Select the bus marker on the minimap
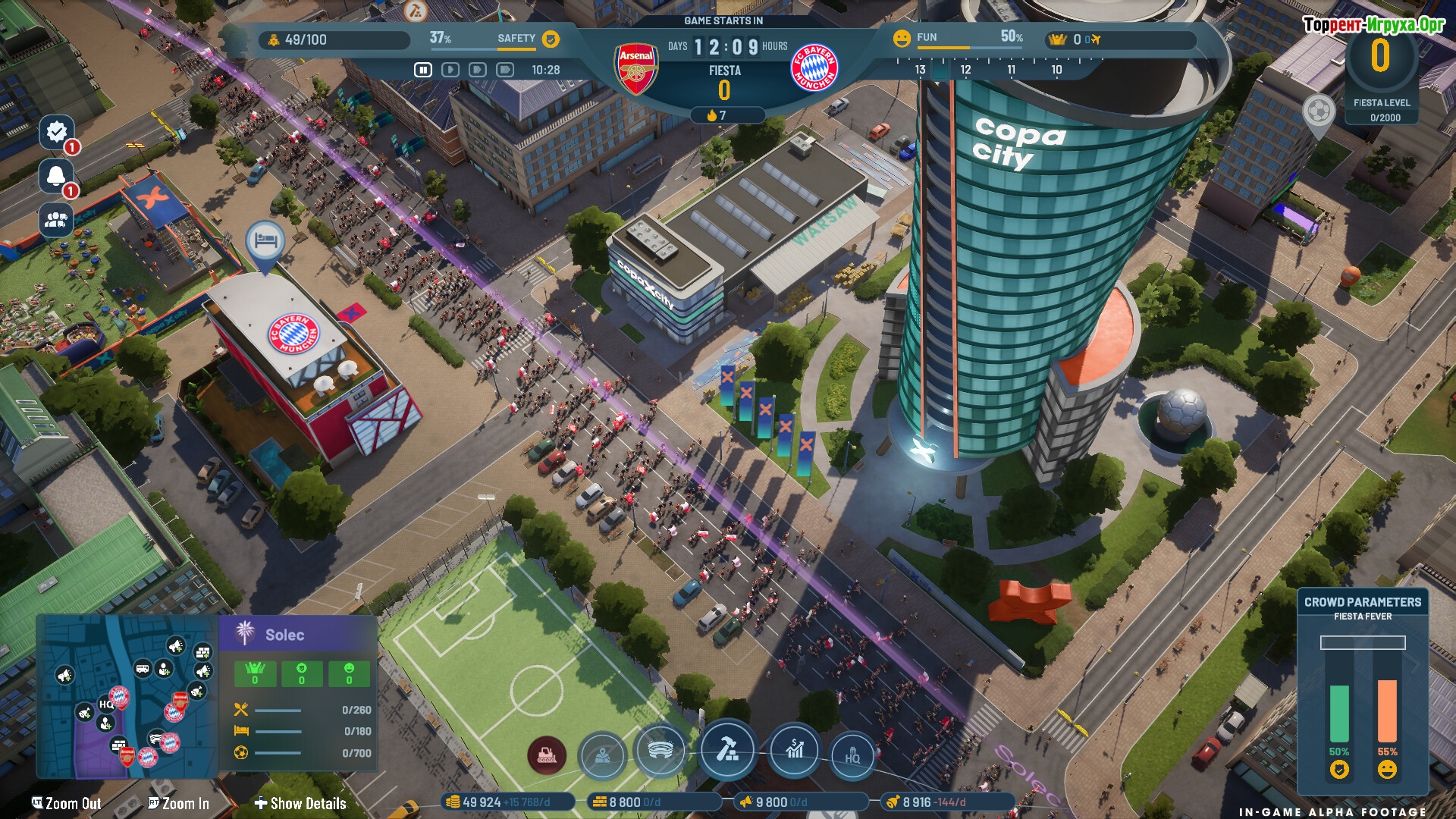The height and width of the screenshot is (819, 1456). click(143, 668)
